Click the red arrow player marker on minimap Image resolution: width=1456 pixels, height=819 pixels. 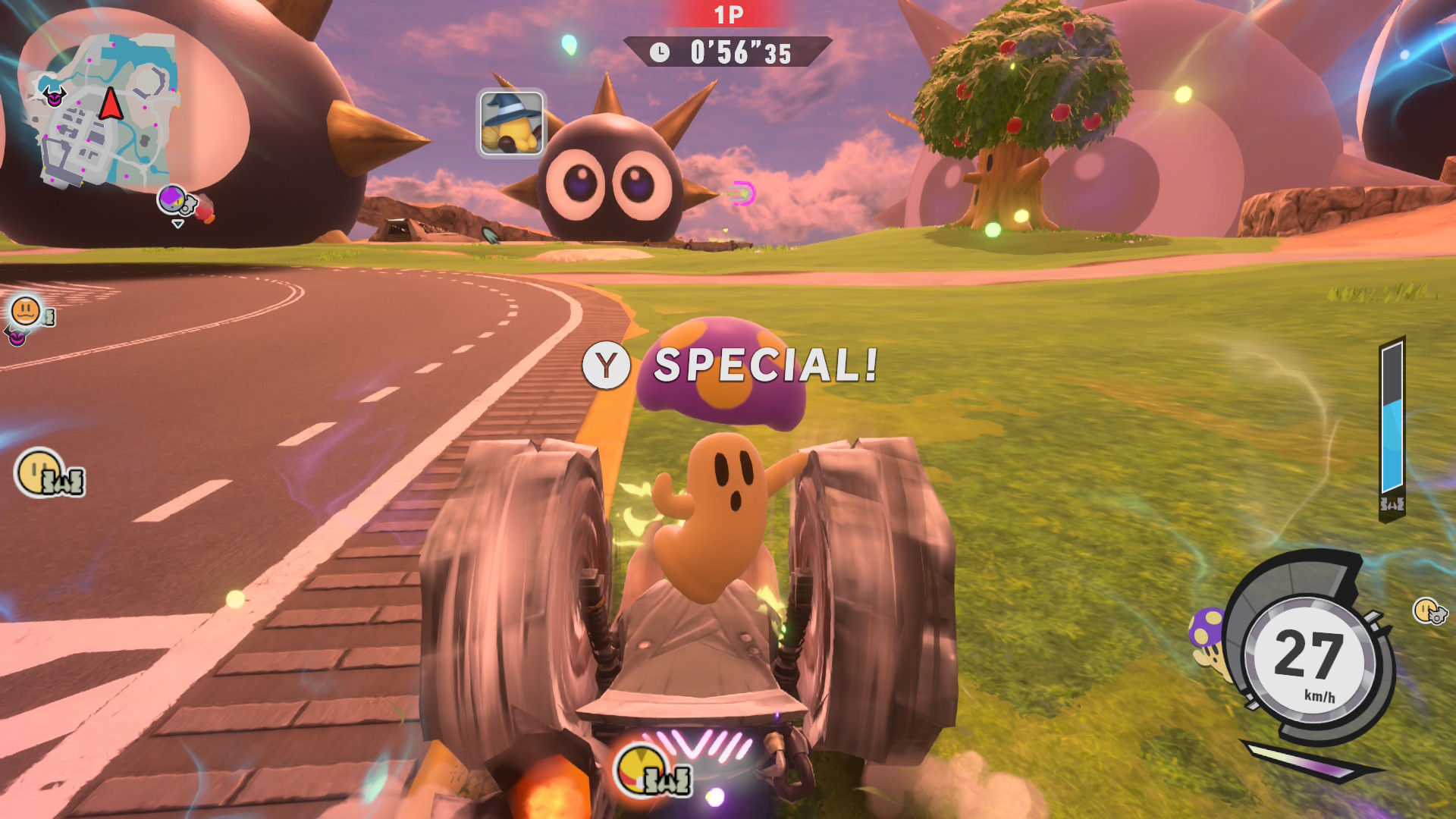point(111,104)
